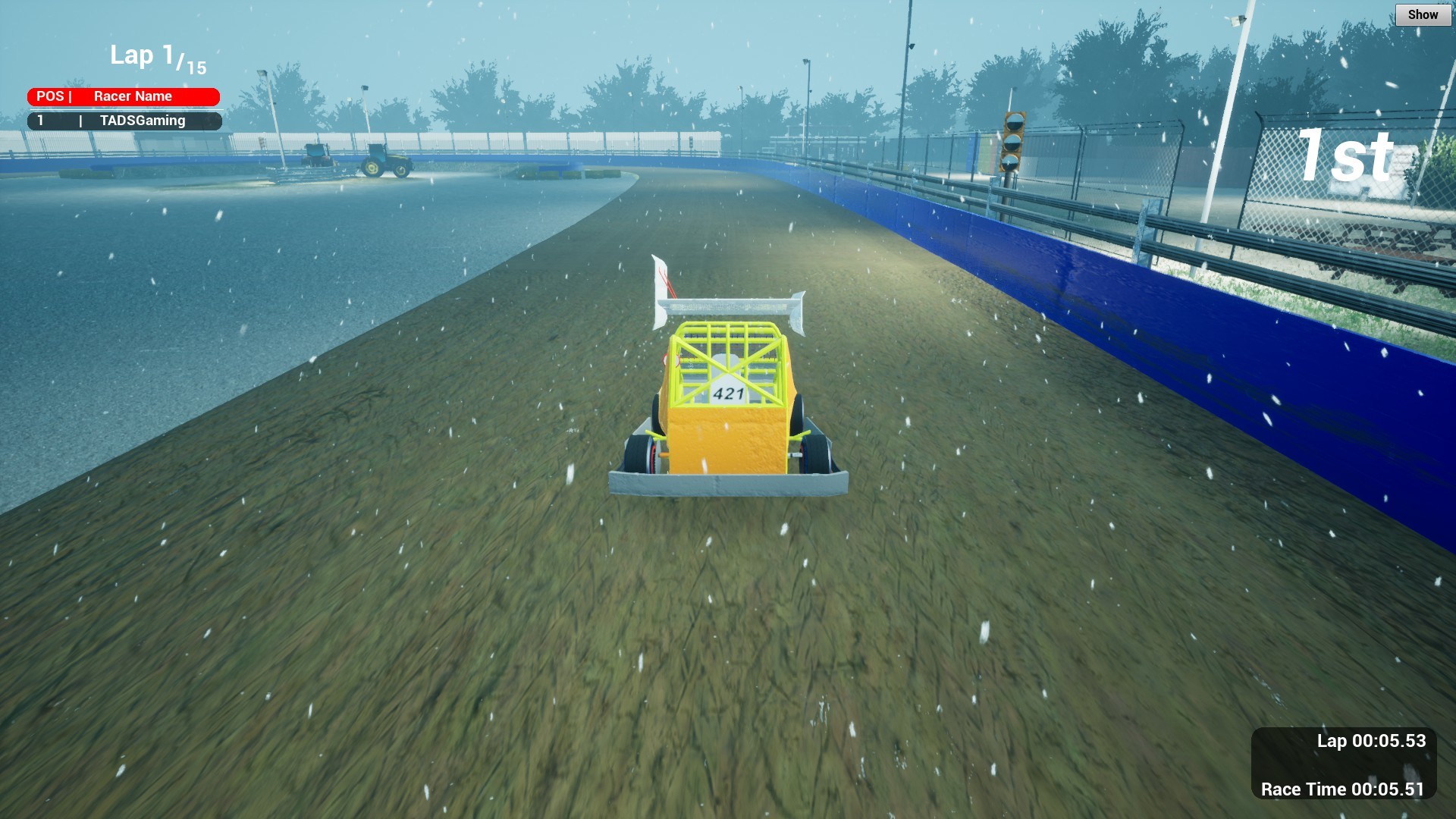Click the Race Time 00:05.51 display

(x=1342, y=789)
